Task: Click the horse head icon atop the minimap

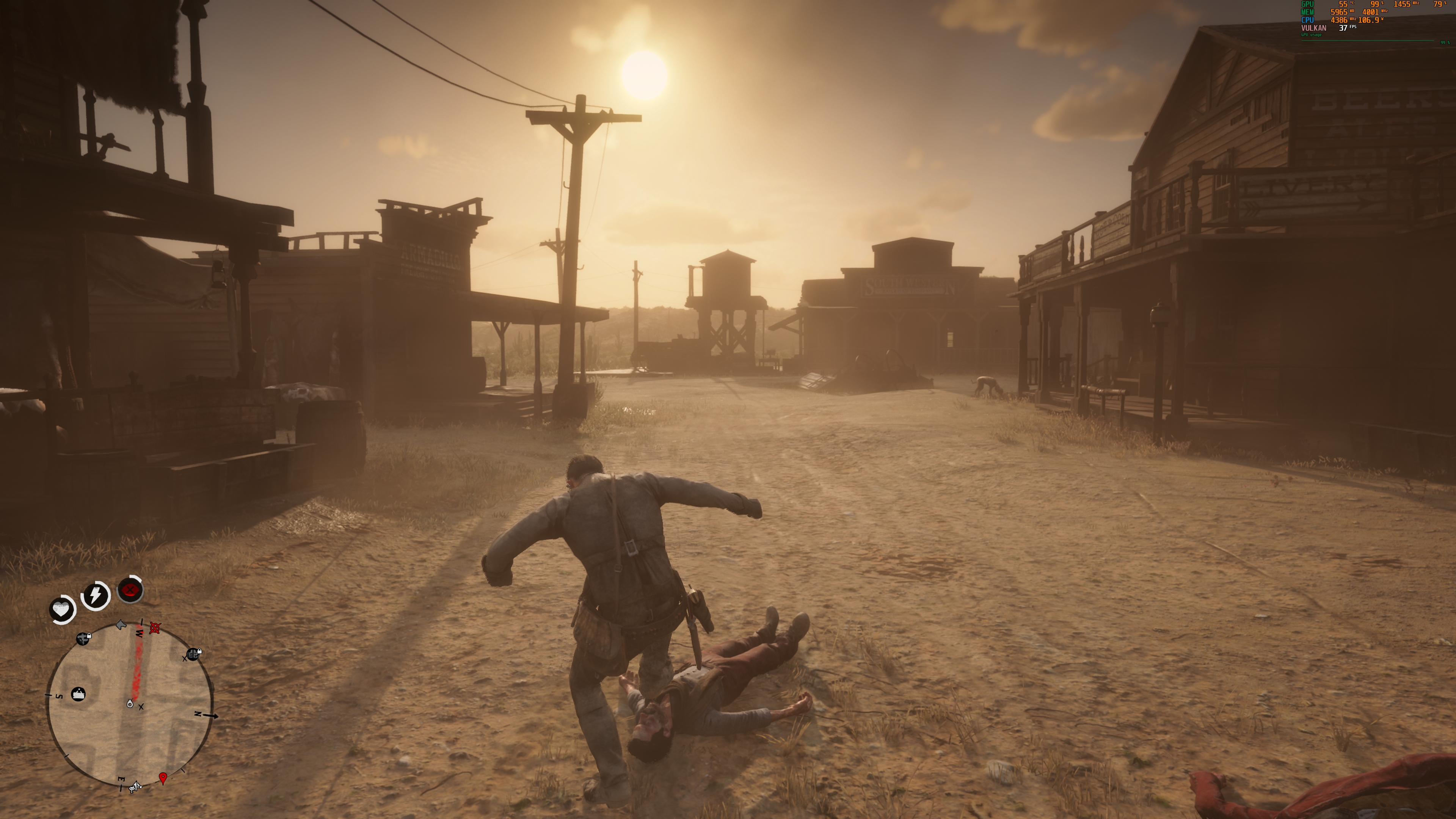Action: [121, 625]
